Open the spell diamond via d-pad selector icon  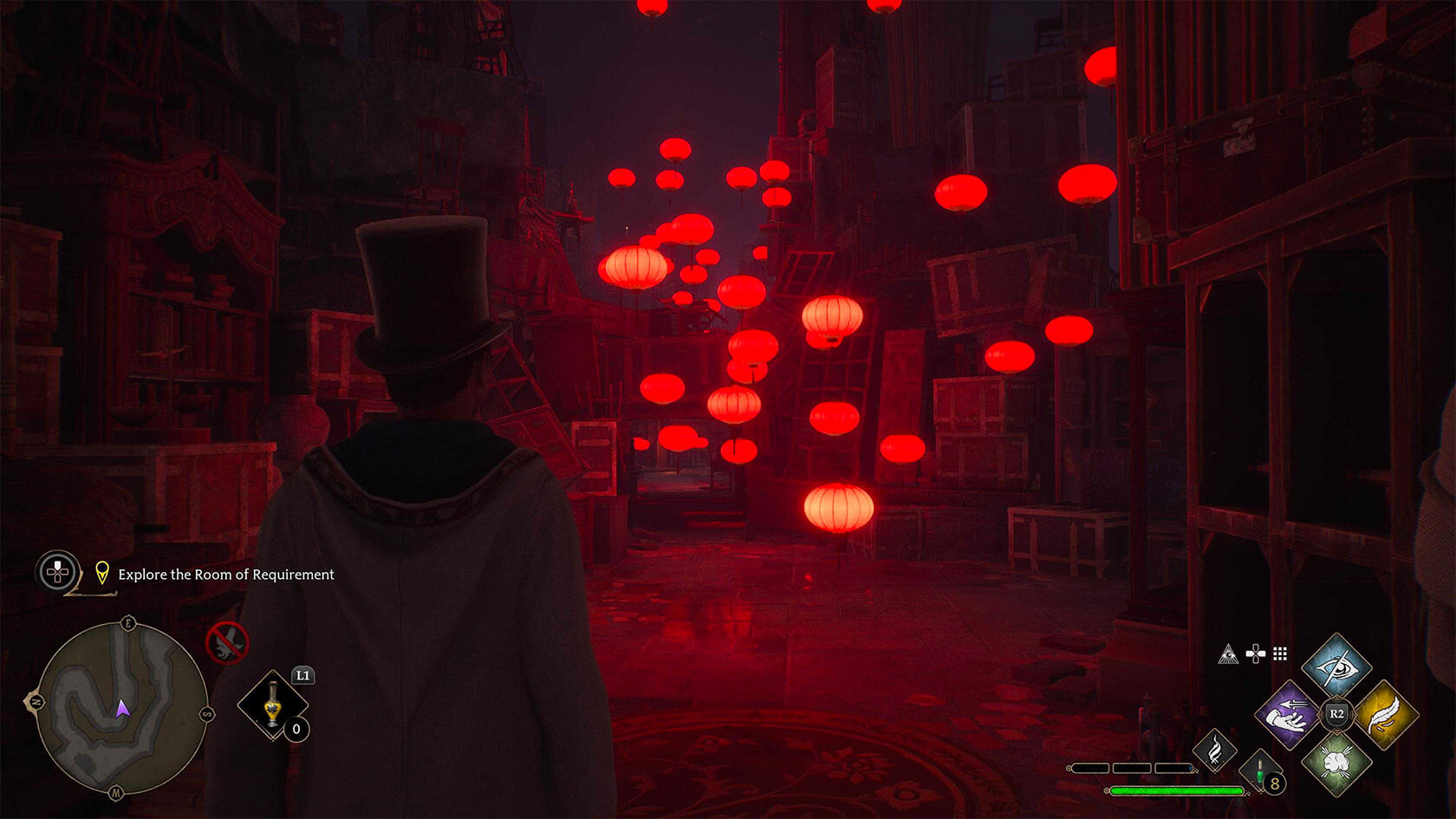[1255, 653]
